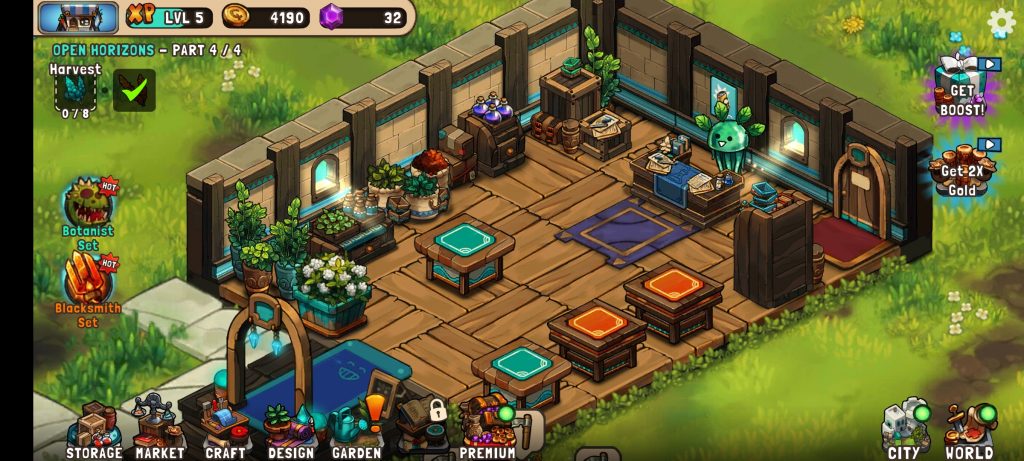Open the Garden menu
1024x461 pixels.
point(357,430)
